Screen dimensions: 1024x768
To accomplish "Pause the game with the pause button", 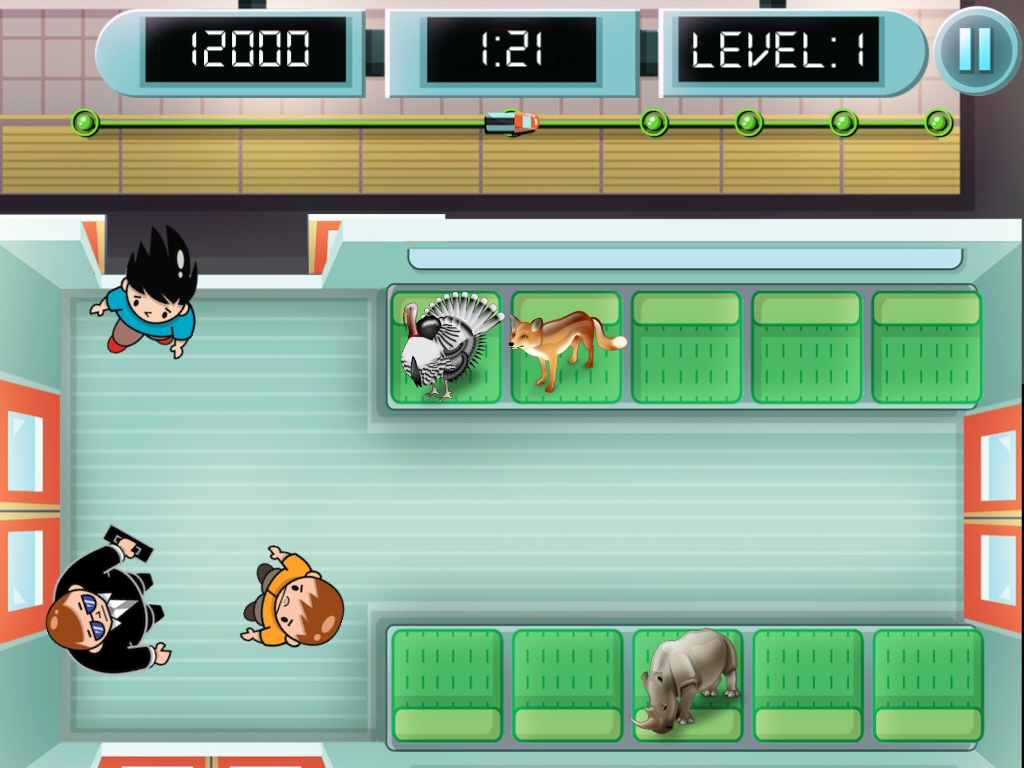I will (x=976, y=50).
